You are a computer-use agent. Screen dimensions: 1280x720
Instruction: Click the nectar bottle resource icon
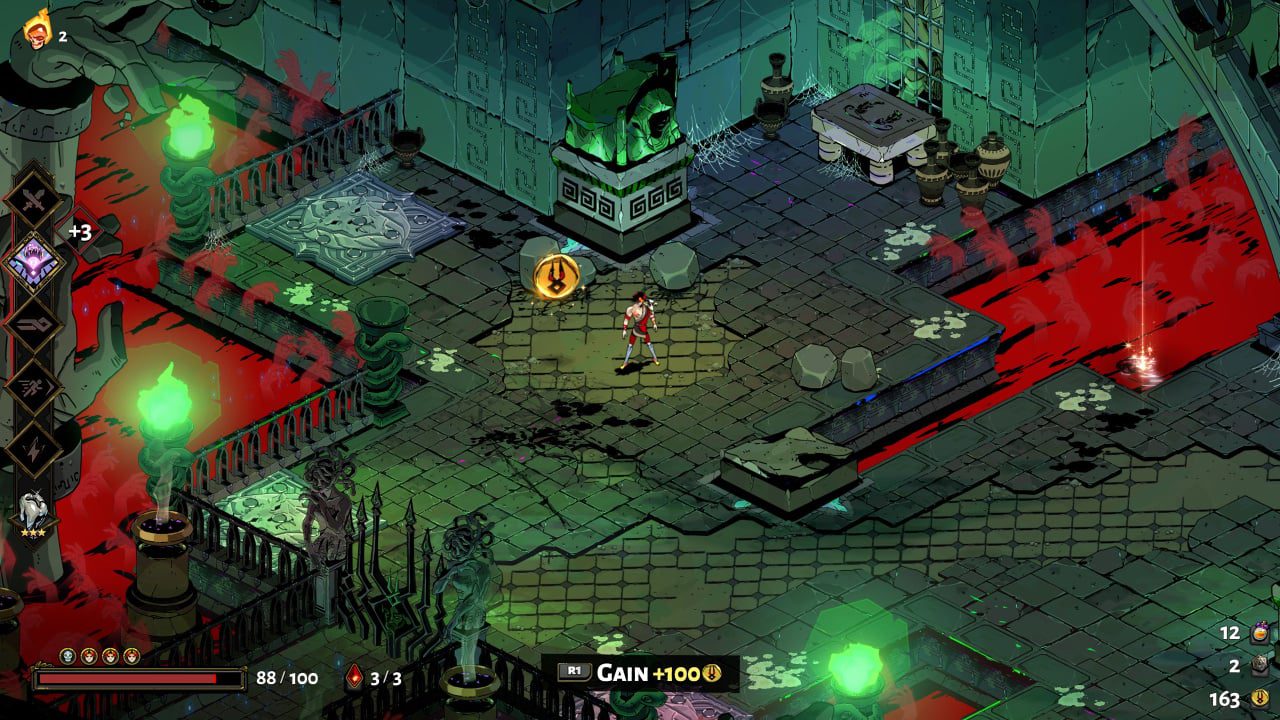pos(1259,633)
